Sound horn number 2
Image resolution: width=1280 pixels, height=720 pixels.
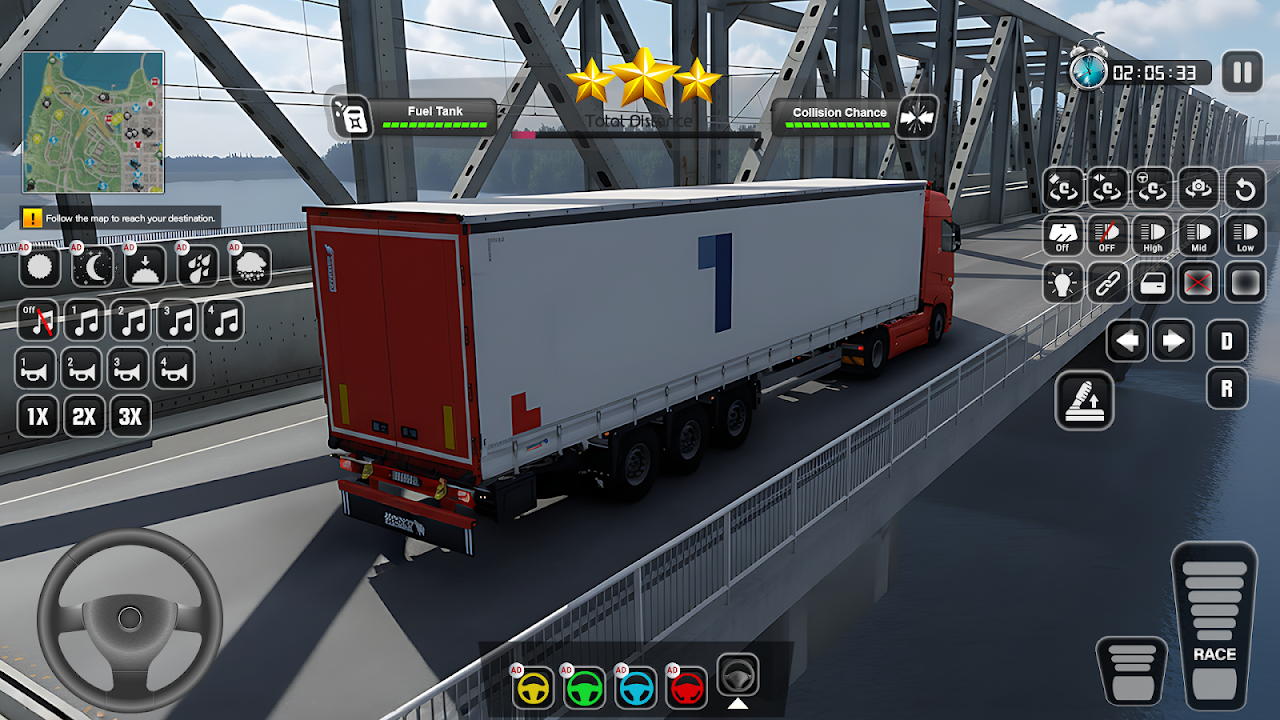[81, 368]
